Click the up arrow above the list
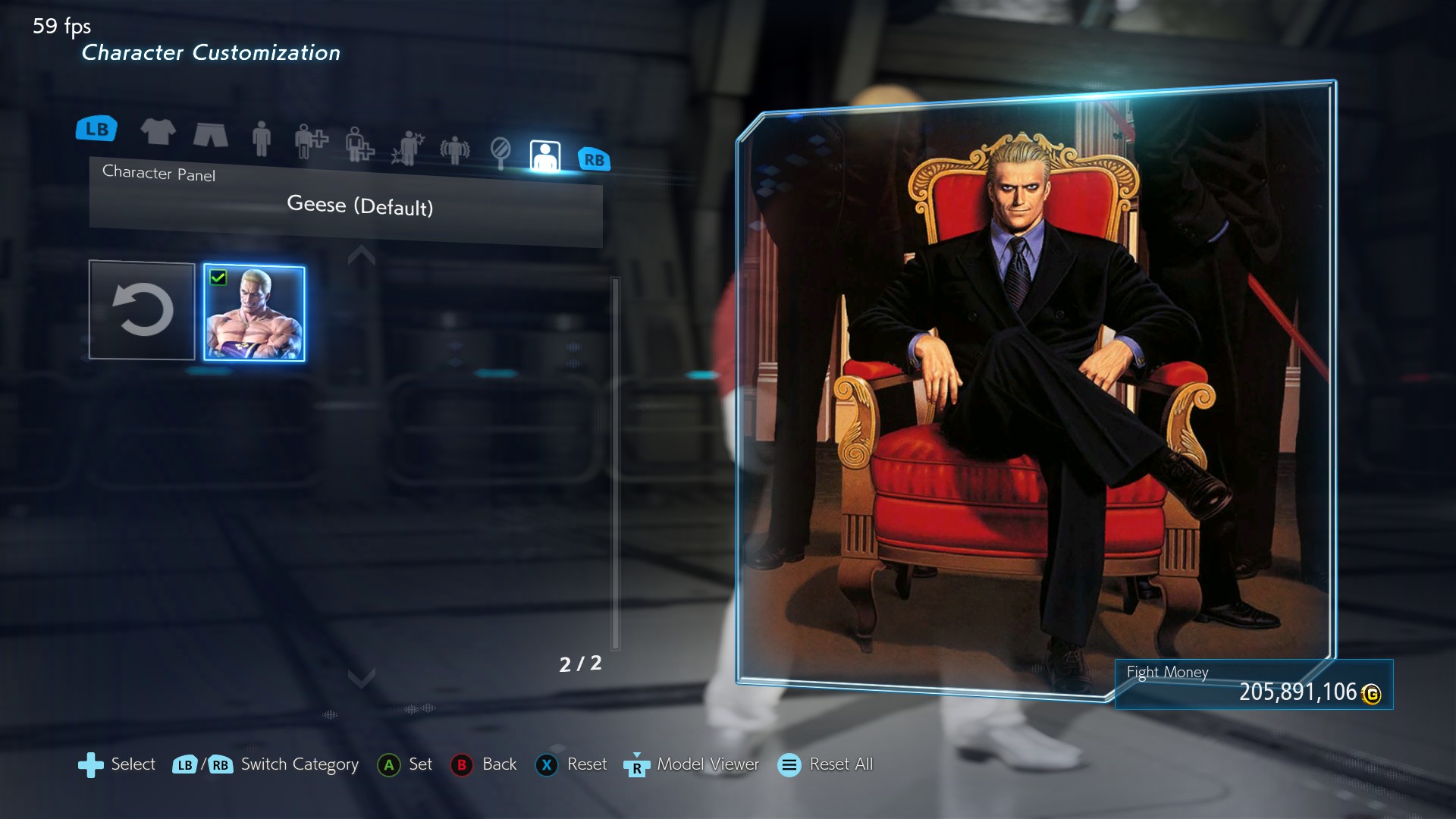 click(362, 256)
